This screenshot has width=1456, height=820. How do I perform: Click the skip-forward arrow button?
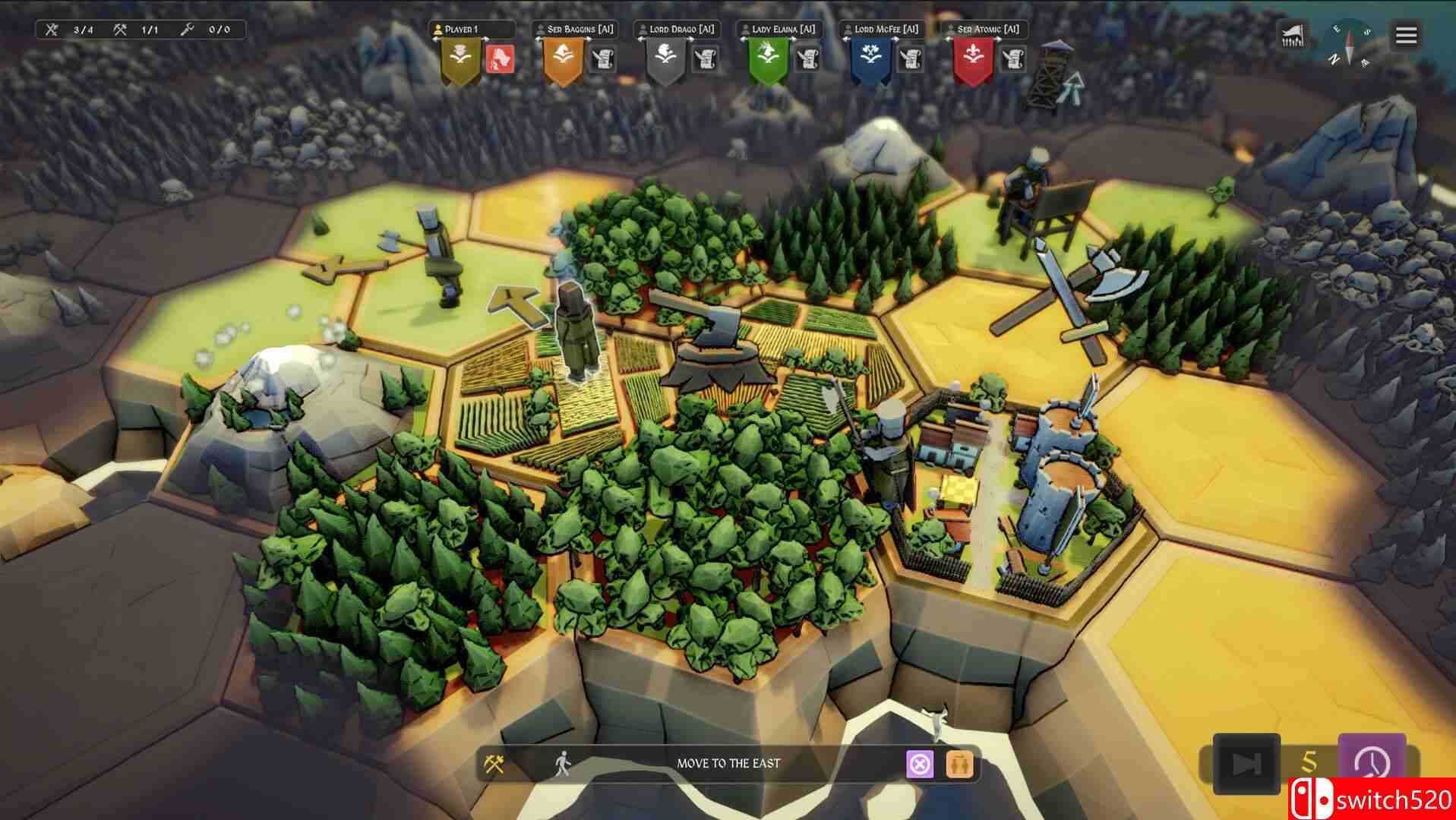click(x=1246, y=763)
